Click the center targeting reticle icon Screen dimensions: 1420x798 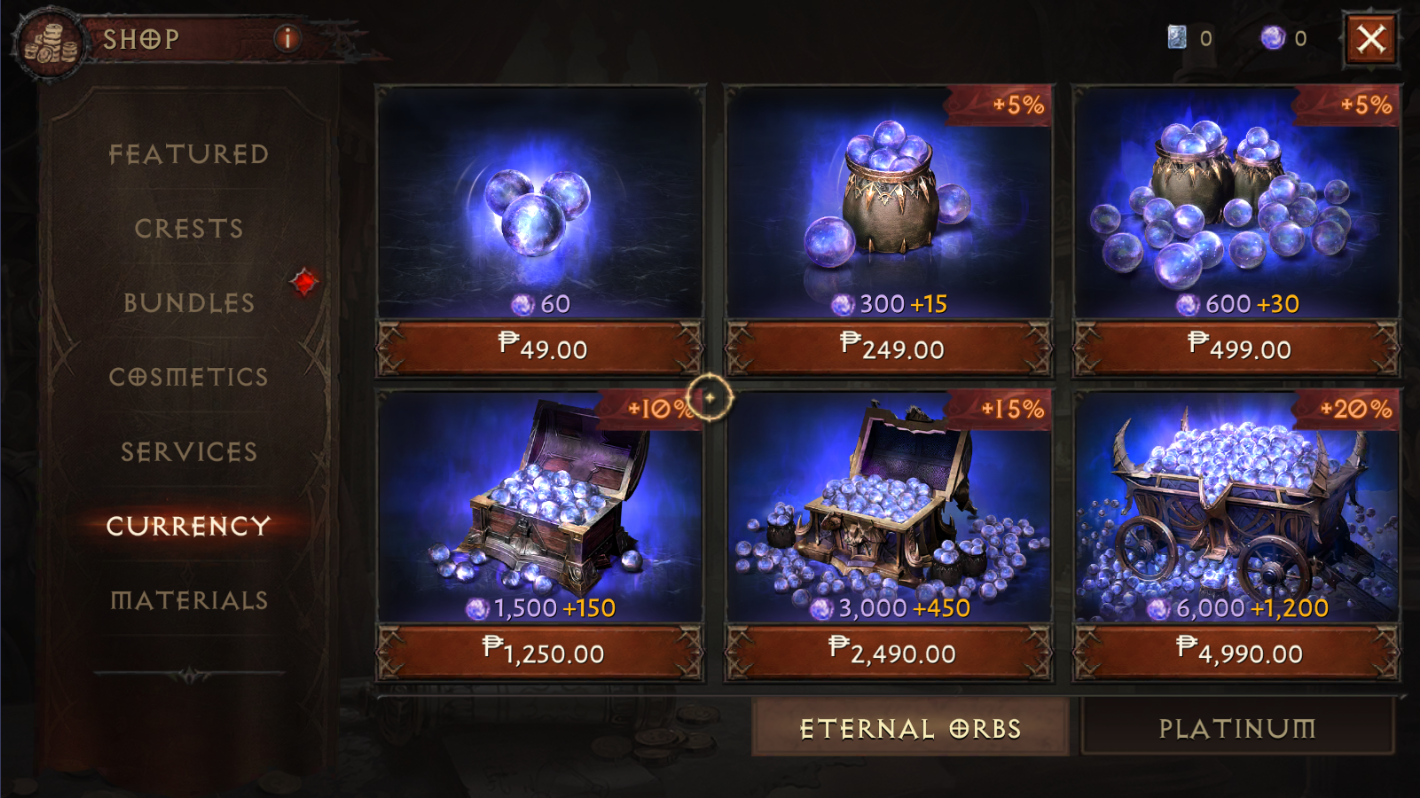pos(709,397)
